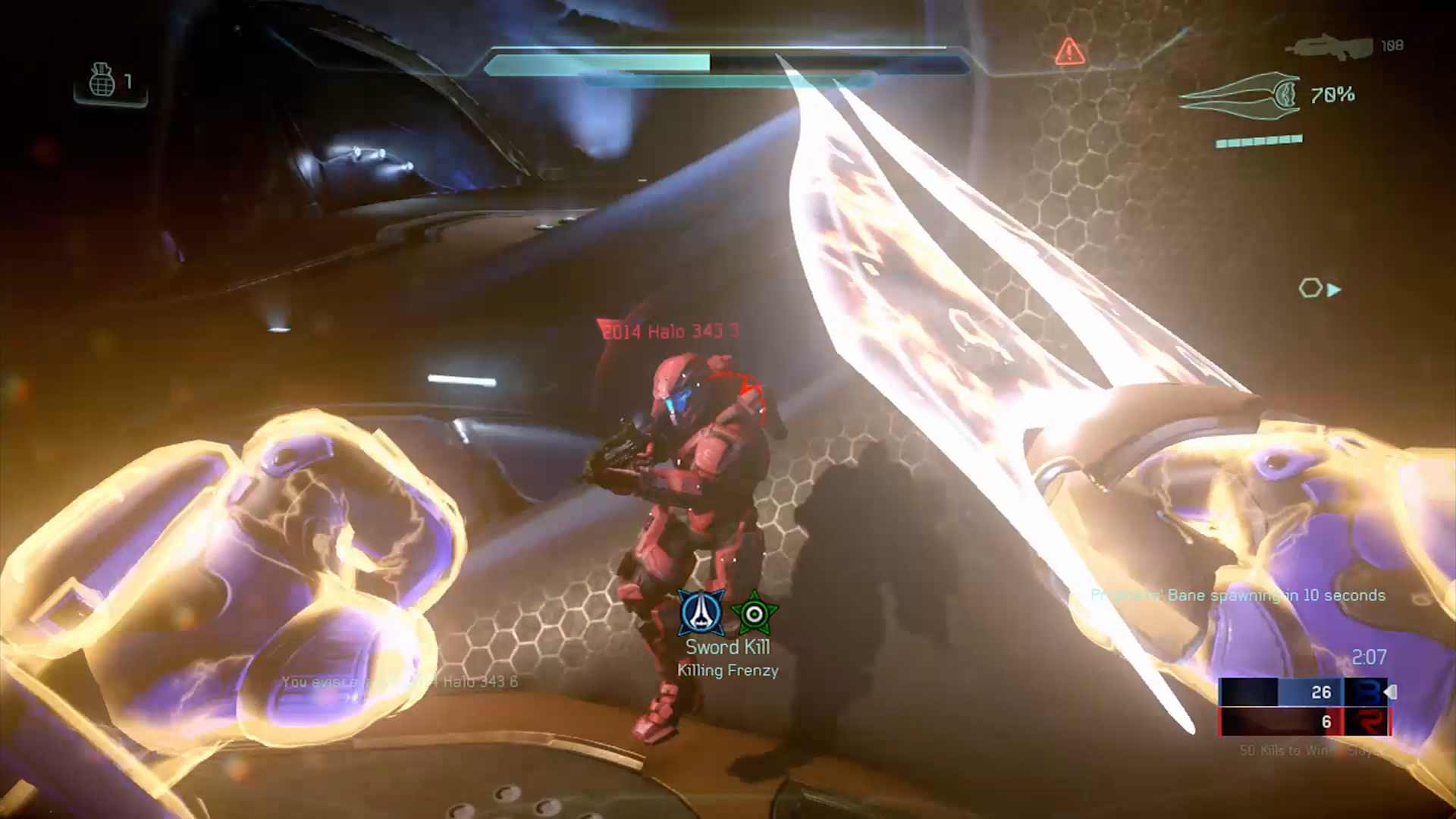Select the green Killing Frenzy medal
Viewport: 1456px width, 819px height.
754,613
